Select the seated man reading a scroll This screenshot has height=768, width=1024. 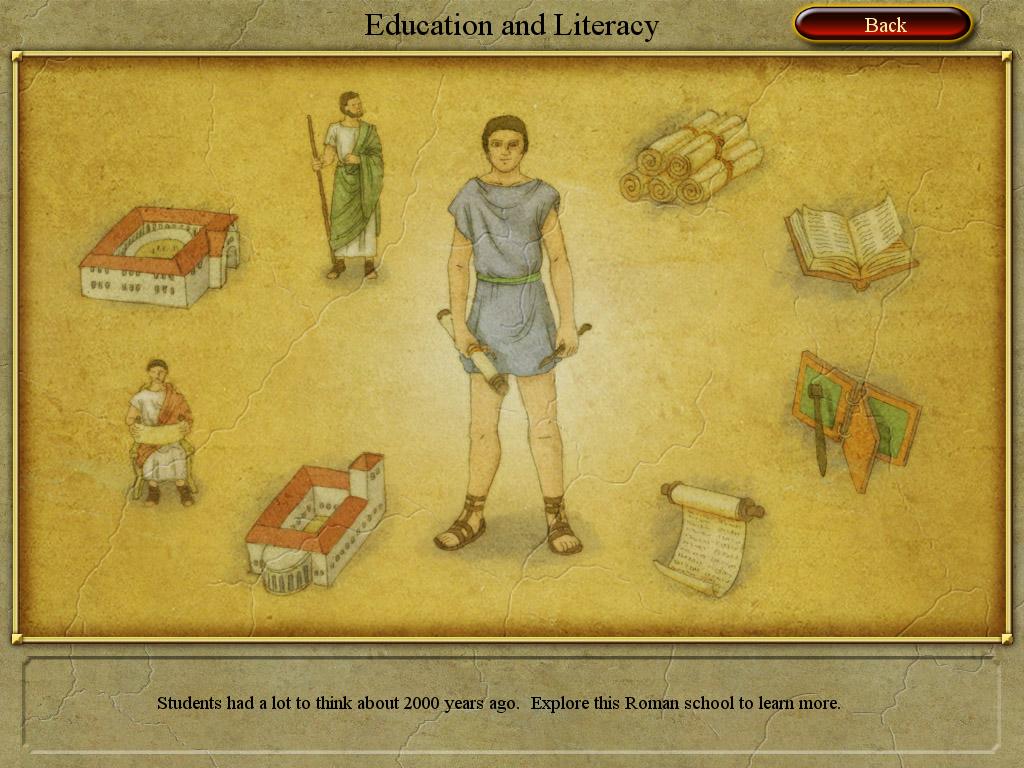(159, 434)
